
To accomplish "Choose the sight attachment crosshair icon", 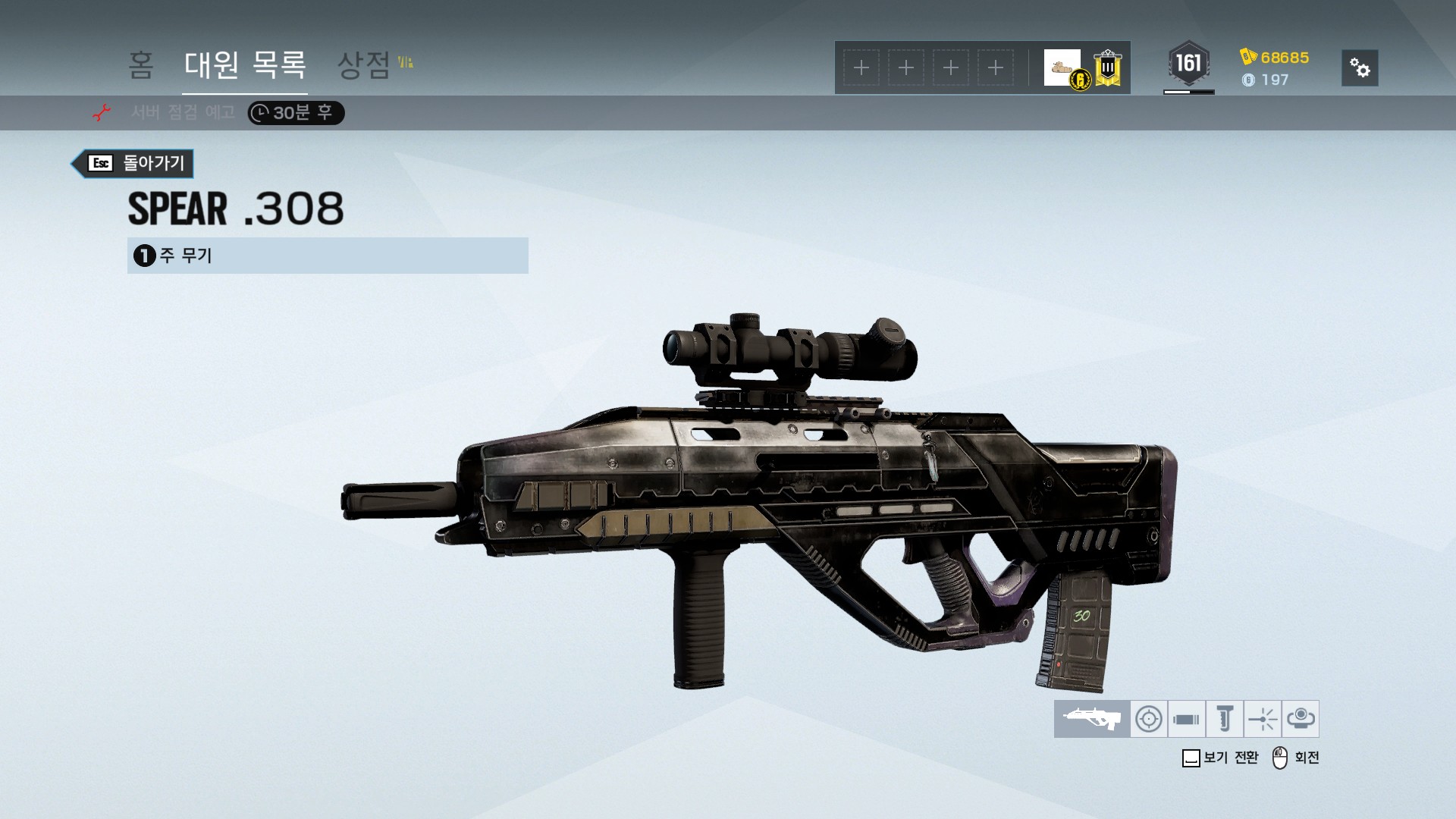I will [x=1149, y=719].
